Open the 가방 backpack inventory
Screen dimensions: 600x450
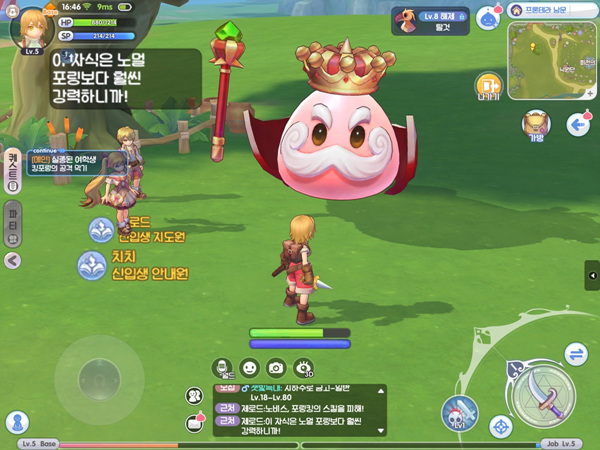[x=536, y=124]
